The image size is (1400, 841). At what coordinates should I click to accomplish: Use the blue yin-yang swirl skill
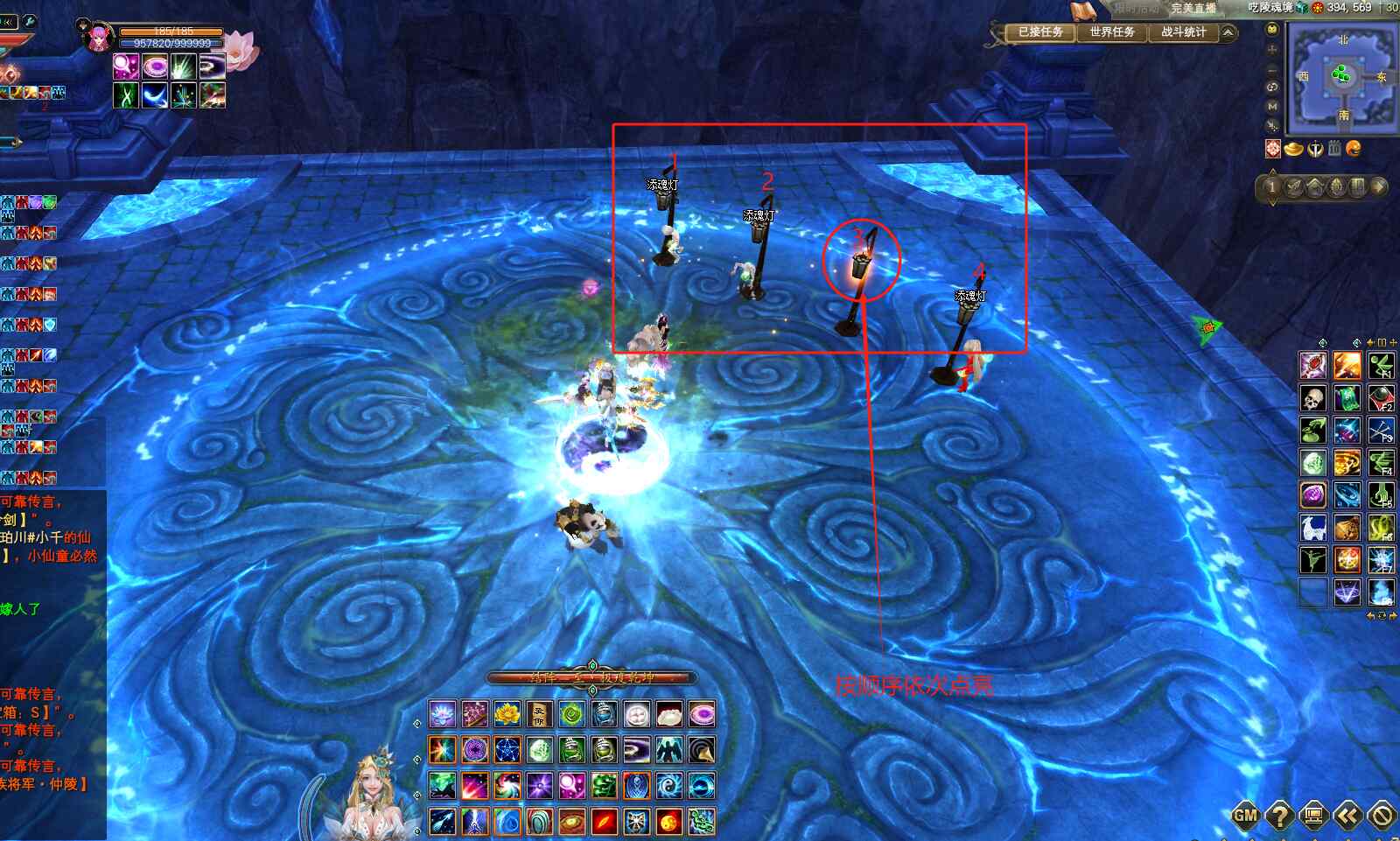669,786
